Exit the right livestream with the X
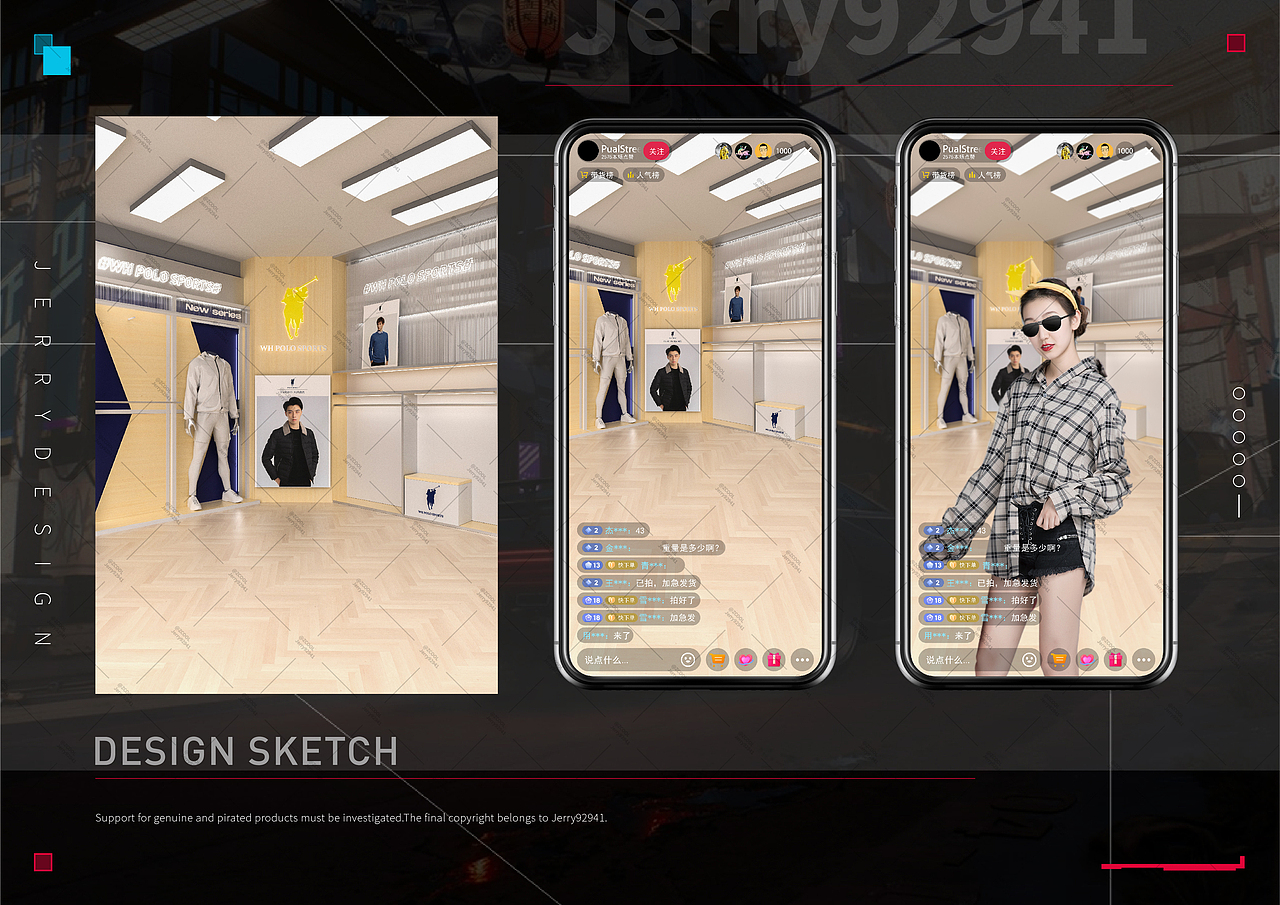Screen dimensions: 1280x905 pyautogui.click(x=1150, y=151)
